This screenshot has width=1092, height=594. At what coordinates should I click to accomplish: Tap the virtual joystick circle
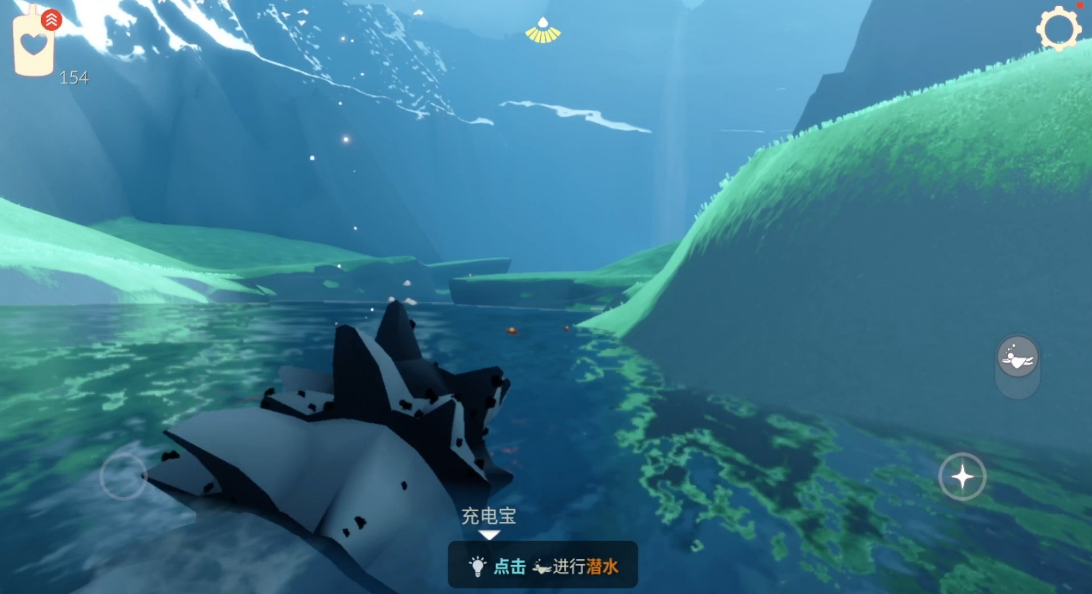point(124,476)
